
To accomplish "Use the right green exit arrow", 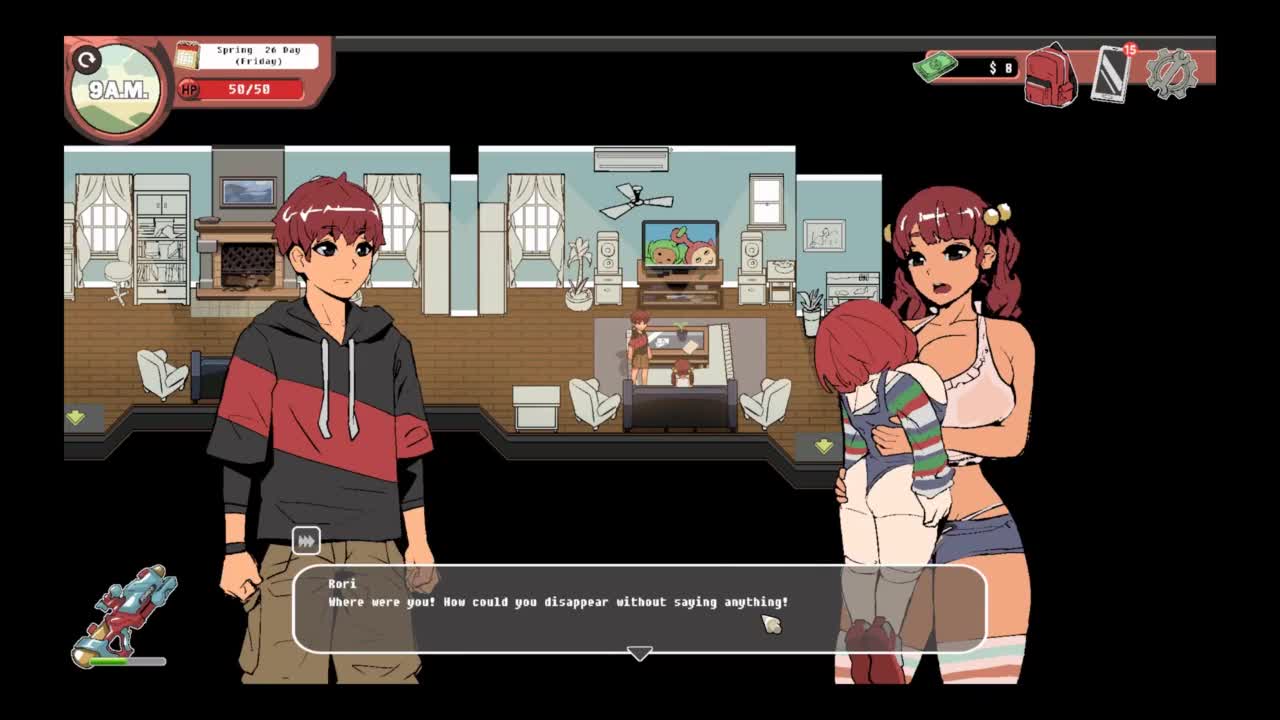I will (823, 446).
